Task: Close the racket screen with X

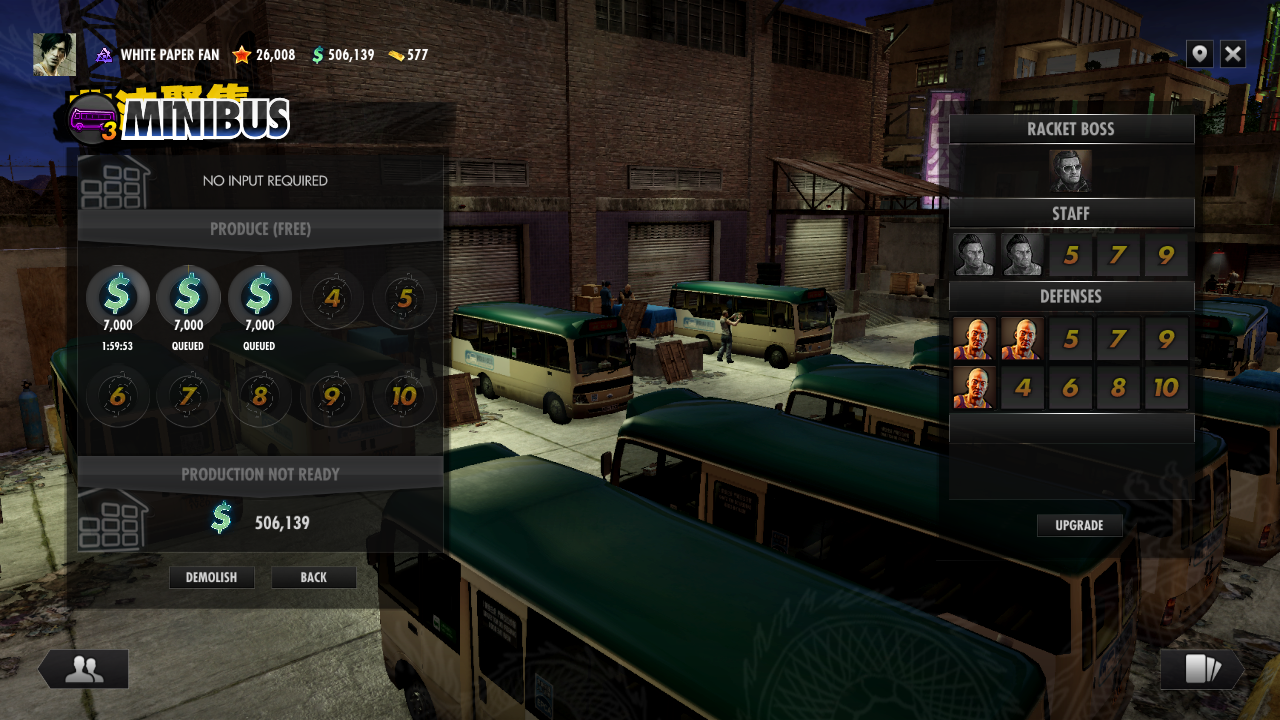Action: 1233,54
